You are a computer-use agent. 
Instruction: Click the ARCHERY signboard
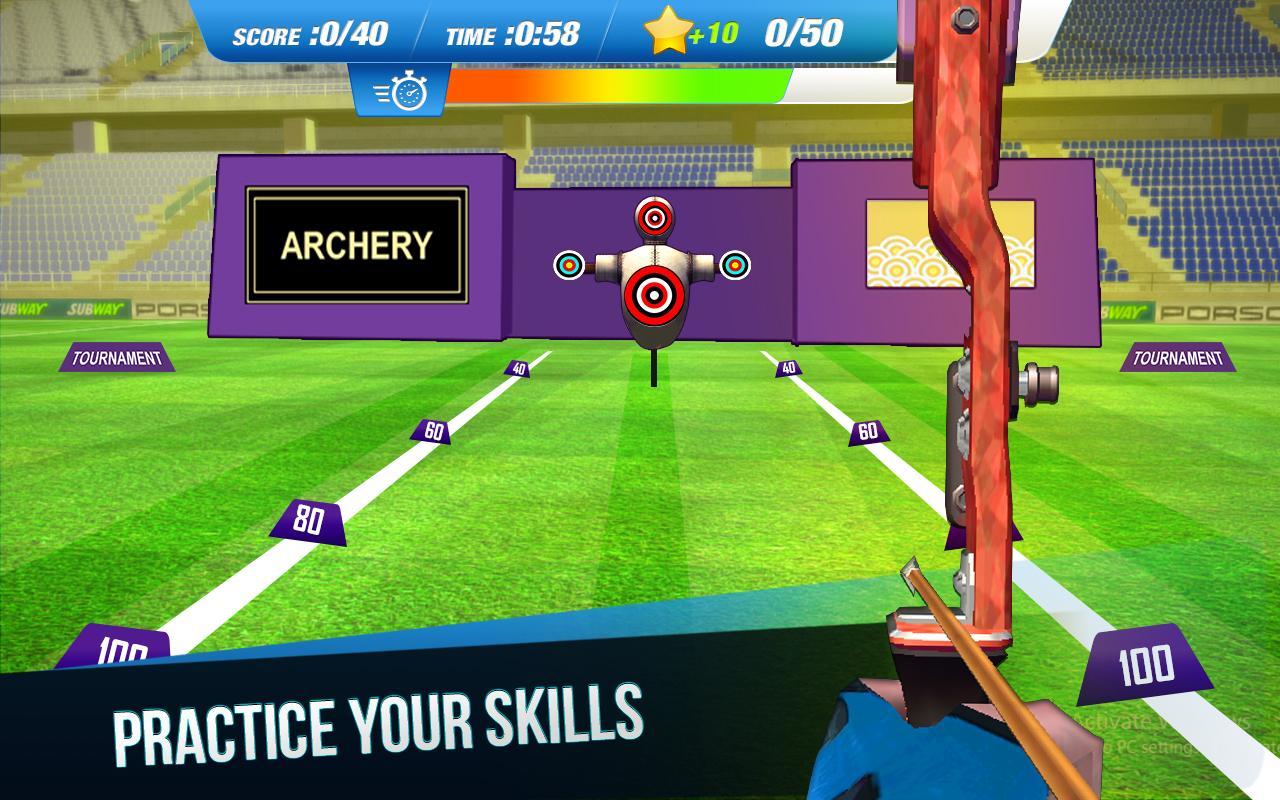pyautogui.click(x=357, y=246)
